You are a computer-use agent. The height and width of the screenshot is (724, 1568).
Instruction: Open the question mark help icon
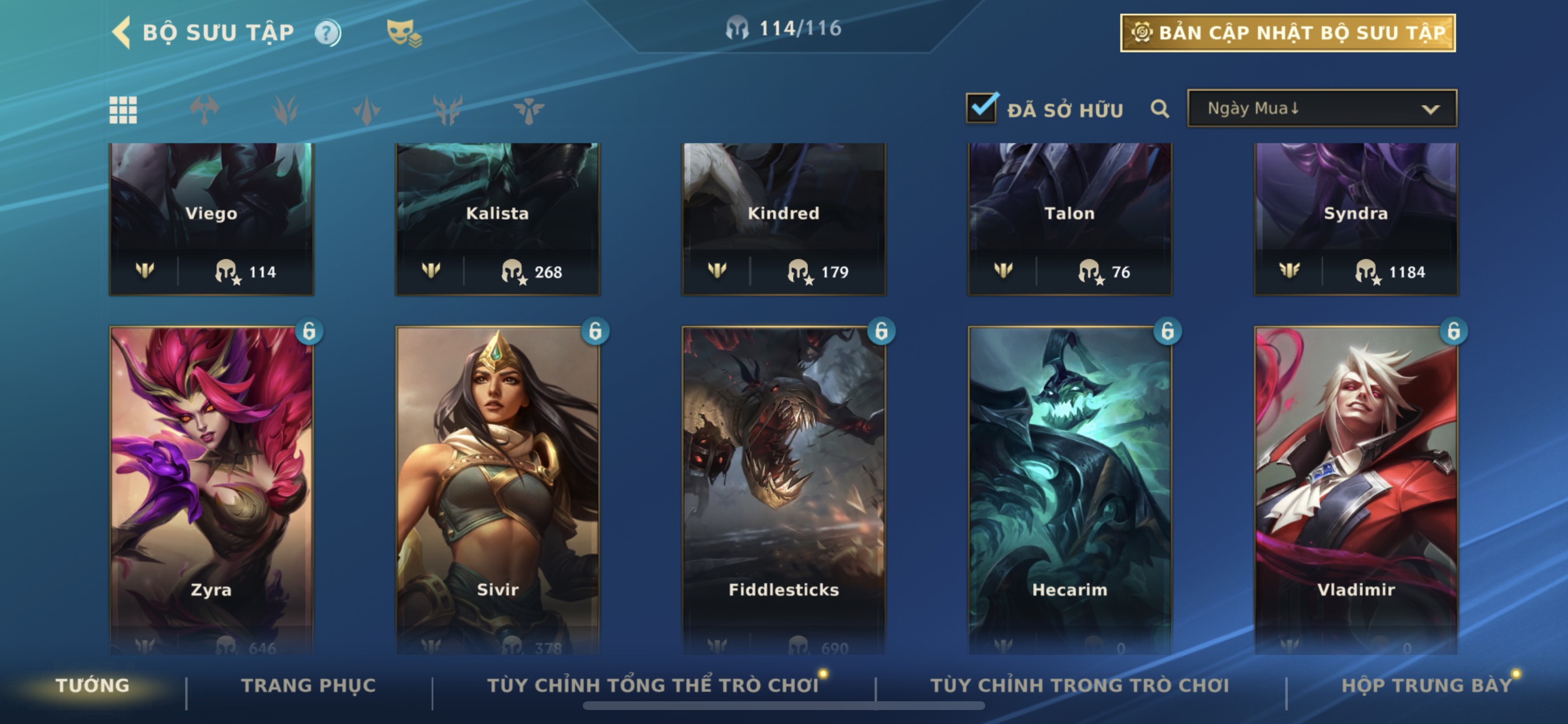[327, 33]
